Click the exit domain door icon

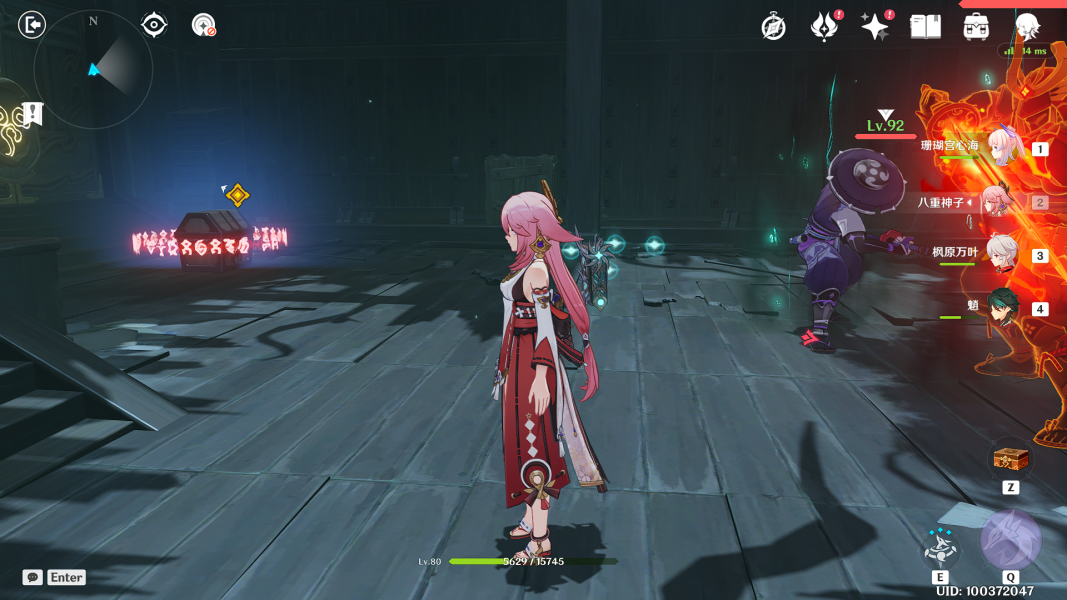(x=32, y=24)
